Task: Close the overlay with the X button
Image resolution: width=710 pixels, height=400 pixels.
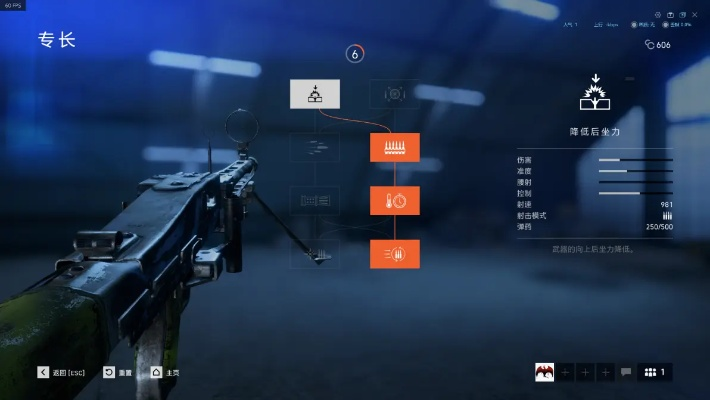Action: (x=693, y=14)
